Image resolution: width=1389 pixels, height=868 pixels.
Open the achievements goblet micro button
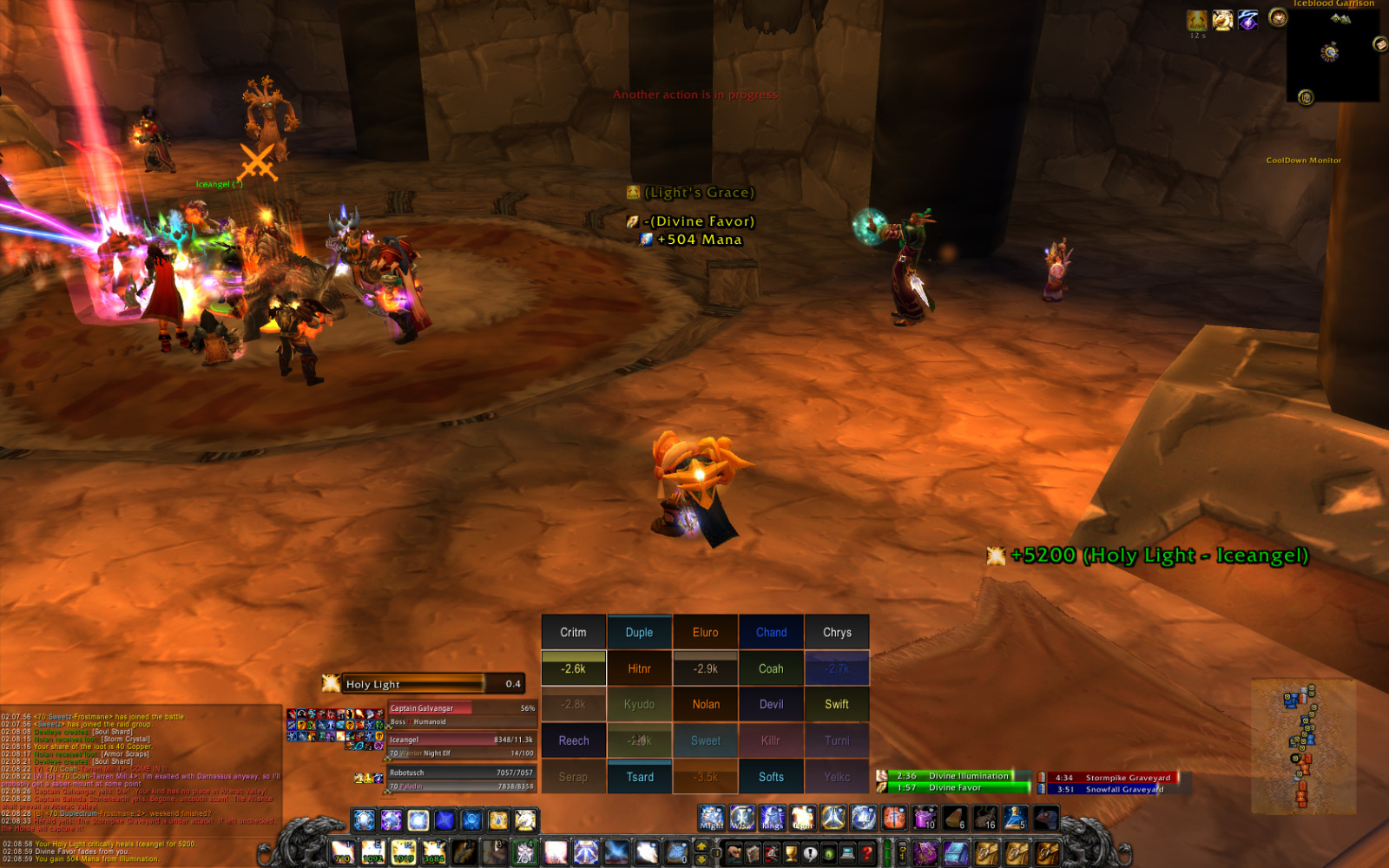point(790,853)
